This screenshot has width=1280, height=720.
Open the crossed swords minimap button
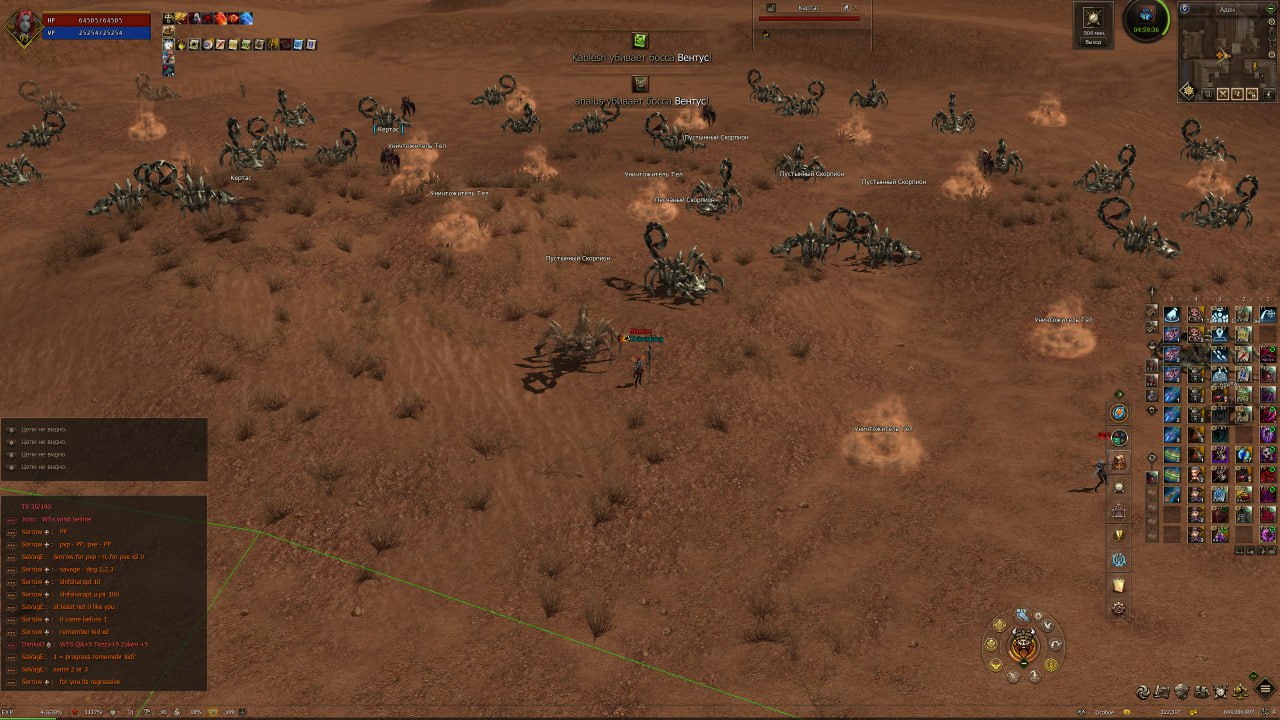pyautogui.click(x=1222, y=94)
